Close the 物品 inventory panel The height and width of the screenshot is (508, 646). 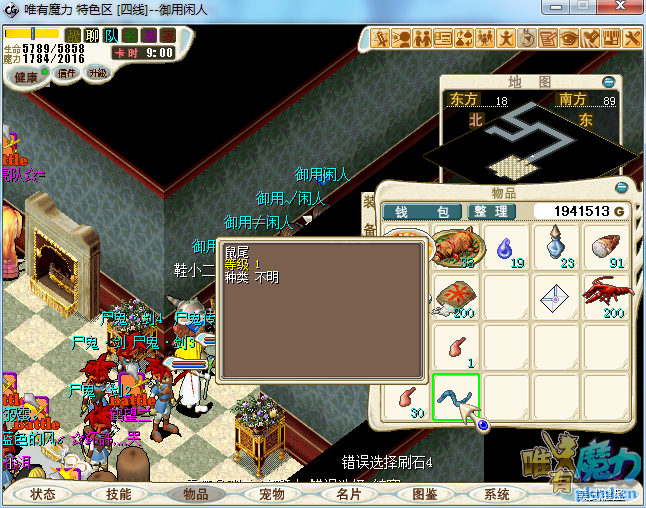pos(622,188)
